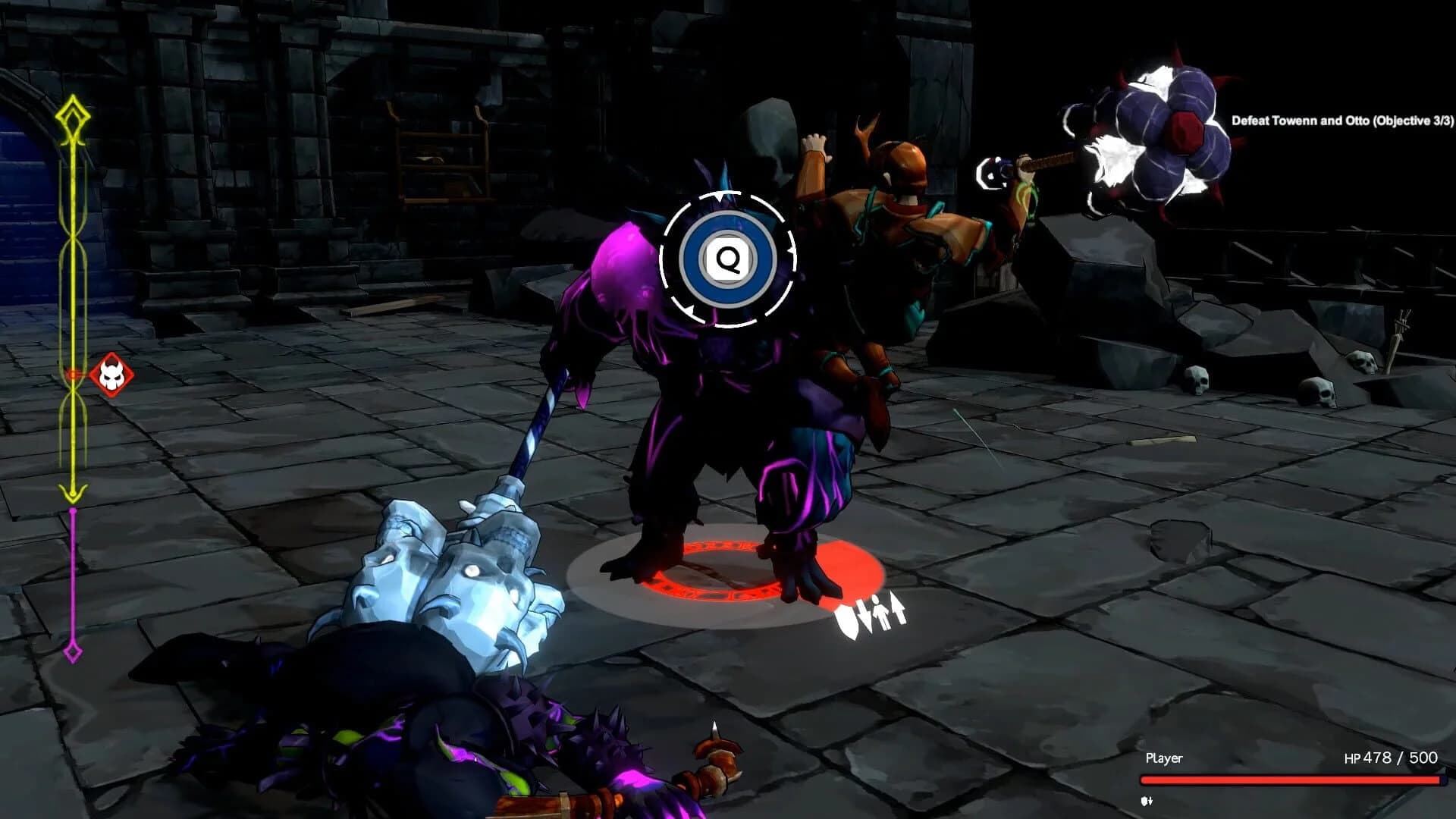Open the yellow arrow at track's lower end
This screenshot has height=819, width=1456.
pos(72,494)
